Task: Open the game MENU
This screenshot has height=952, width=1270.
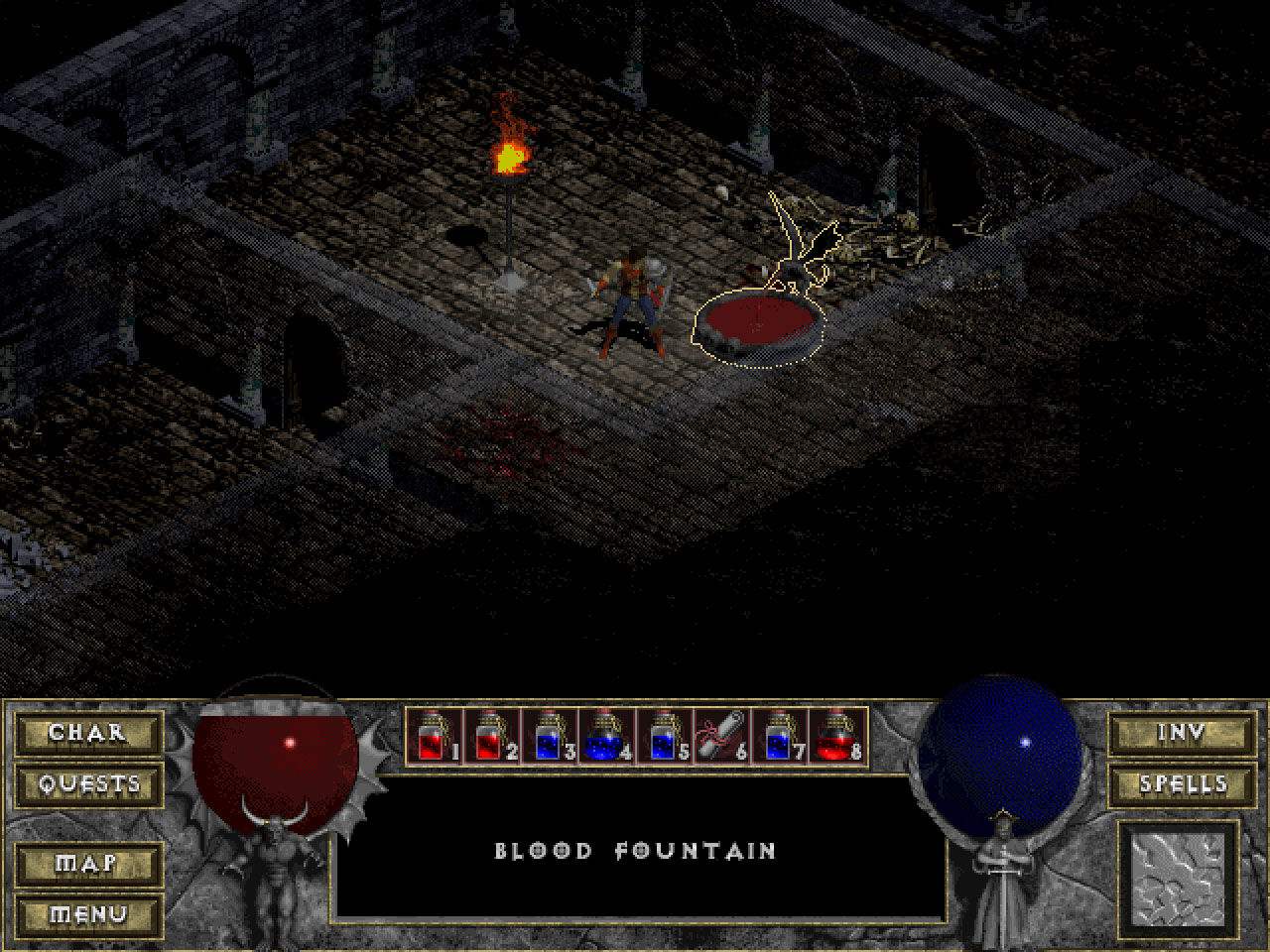Action: [x=88, y=914]
